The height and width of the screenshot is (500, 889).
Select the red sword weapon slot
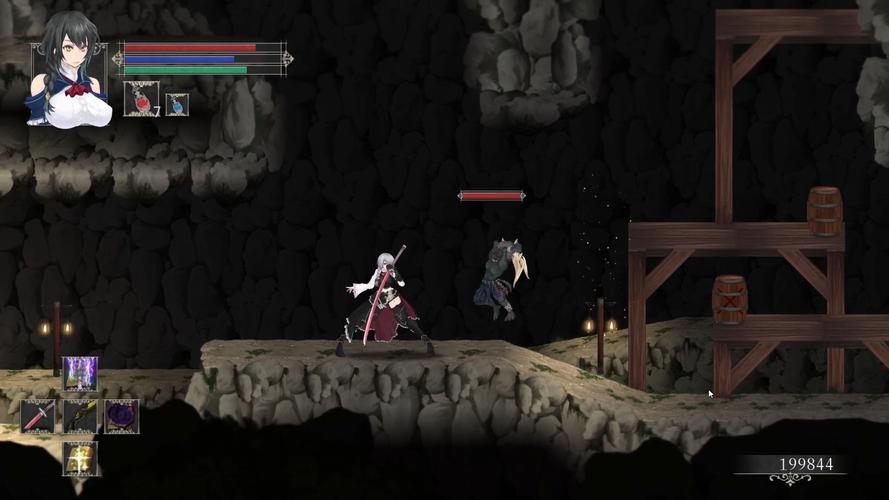point(38,416)
